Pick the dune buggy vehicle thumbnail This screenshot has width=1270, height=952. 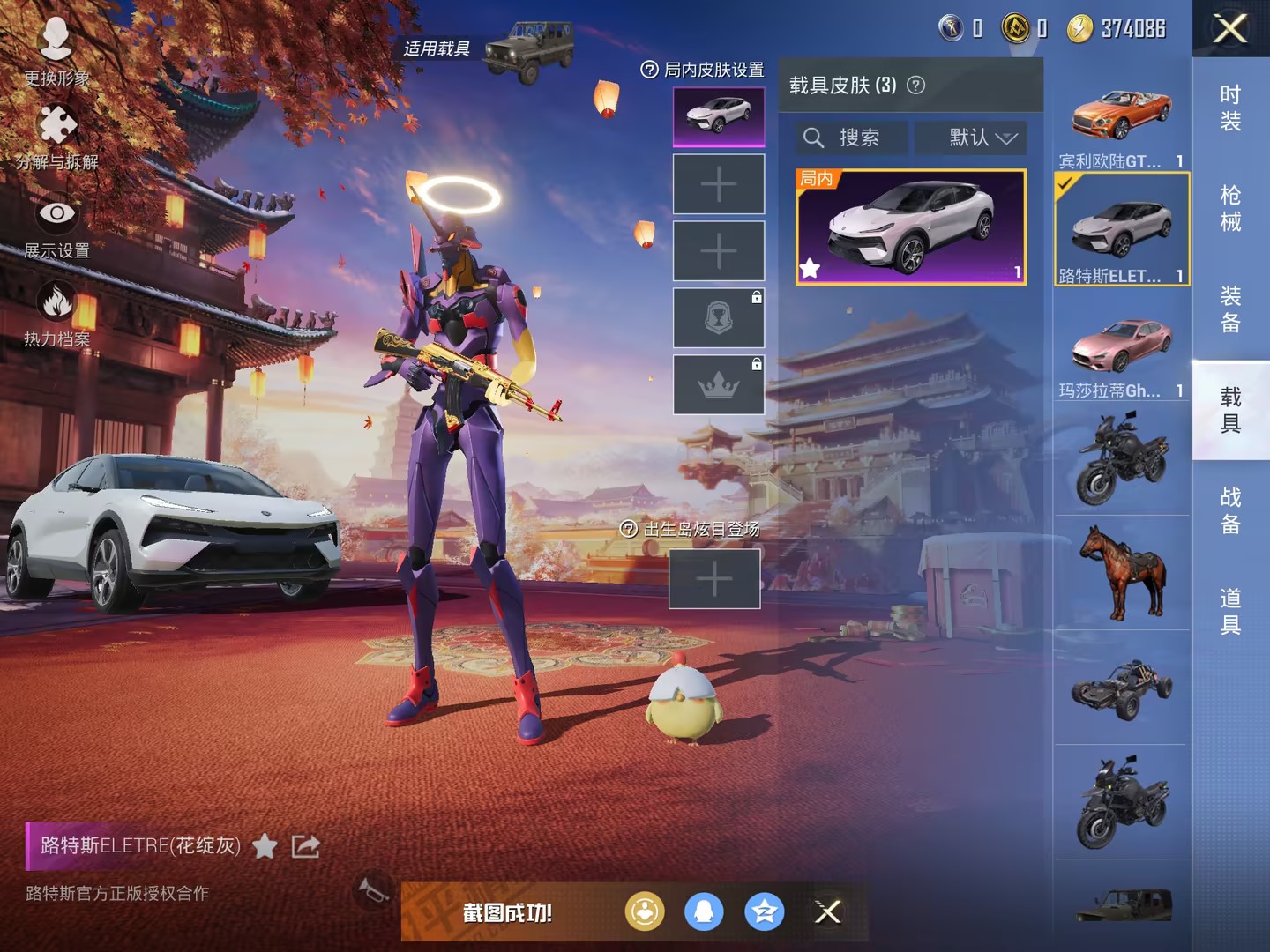[x=1122, y=688]
